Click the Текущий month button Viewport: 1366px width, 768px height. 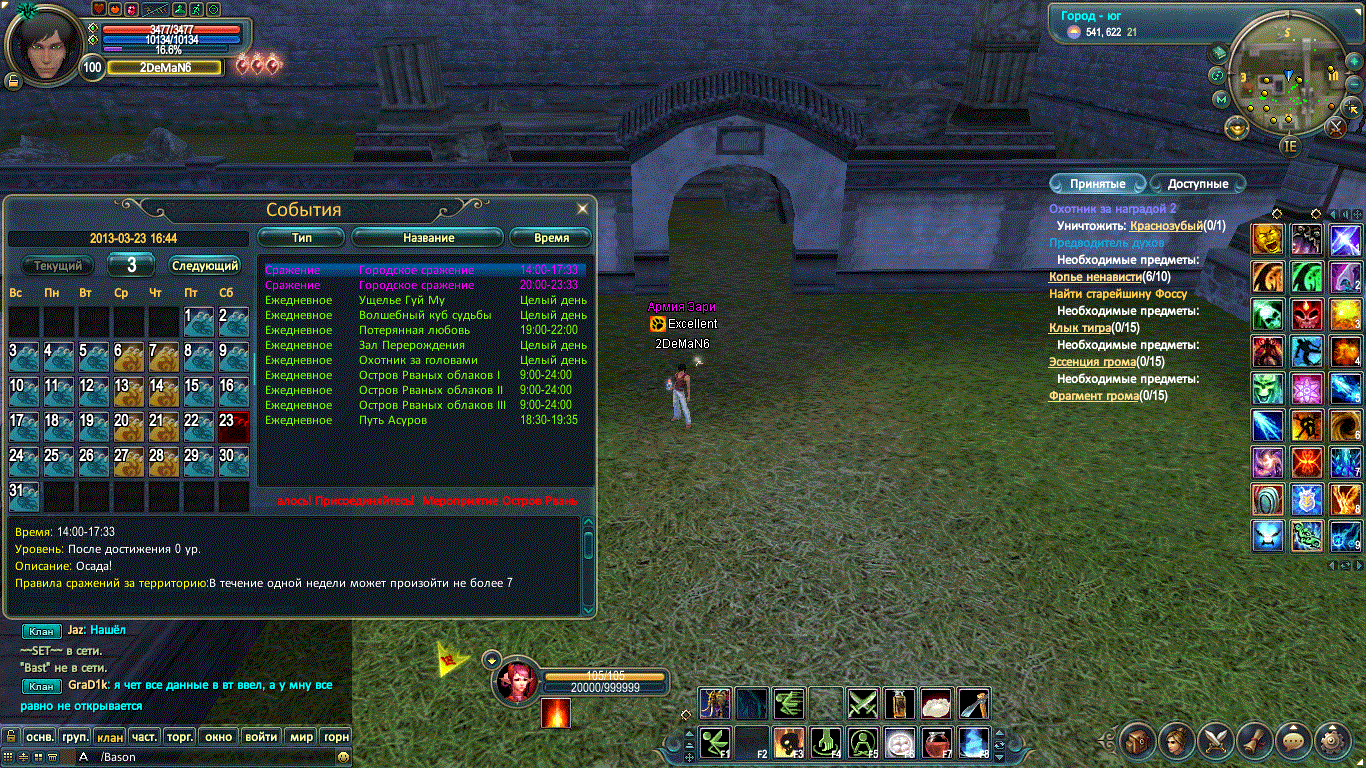[x=58, y=266]
